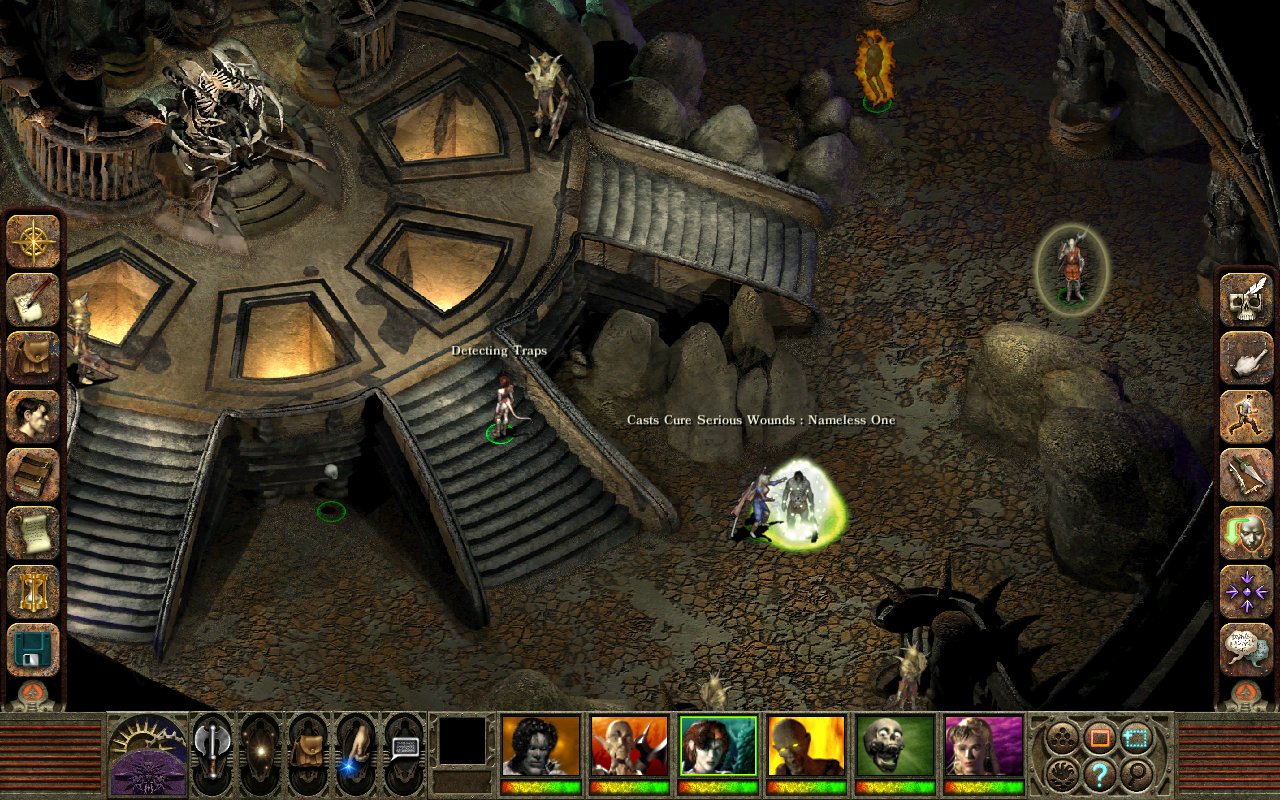The height and width of the screenshot is (800, 1280).
Task: Open the floppy disk save/options menu
Action: point(34,647)
